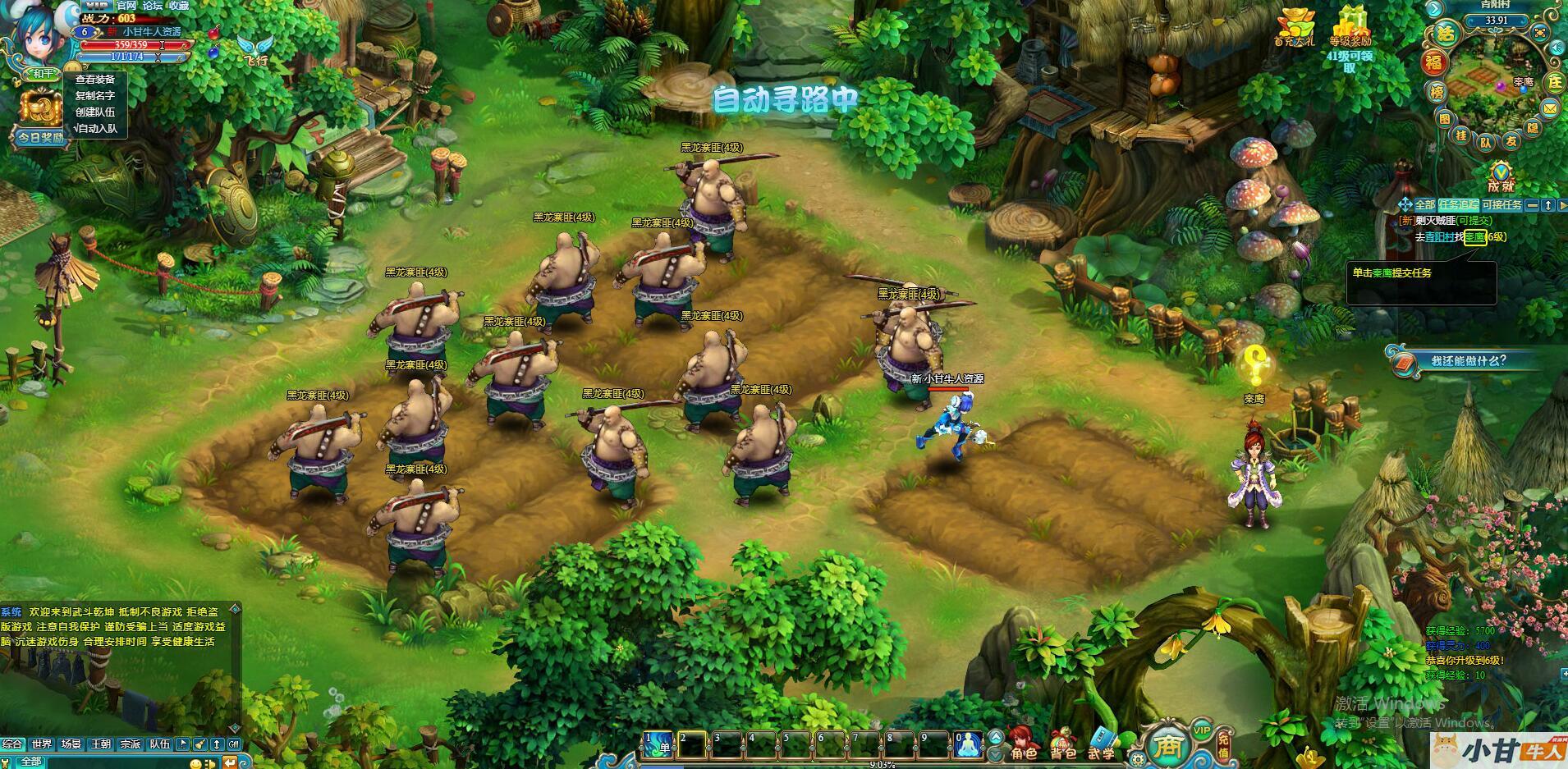Click the 秦鹰 quest link in tracker

click(1474, 237)
